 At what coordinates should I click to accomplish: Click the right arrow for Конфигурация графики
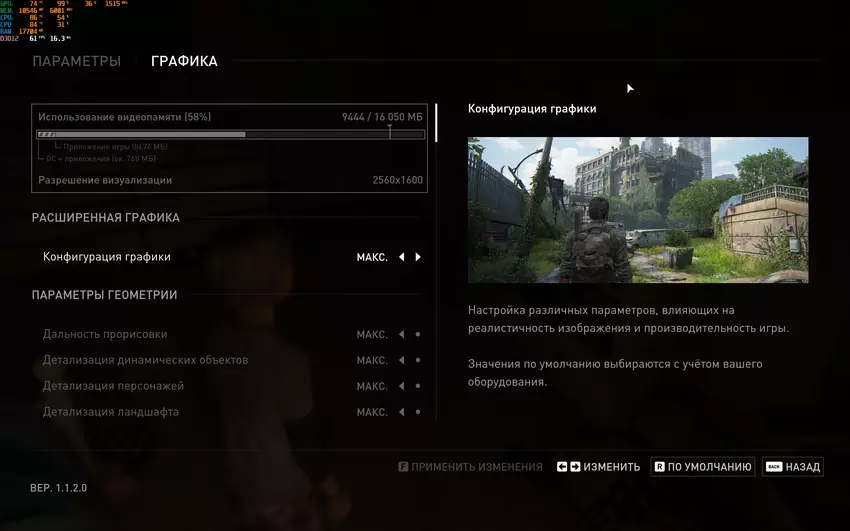[x=418, y=257]
